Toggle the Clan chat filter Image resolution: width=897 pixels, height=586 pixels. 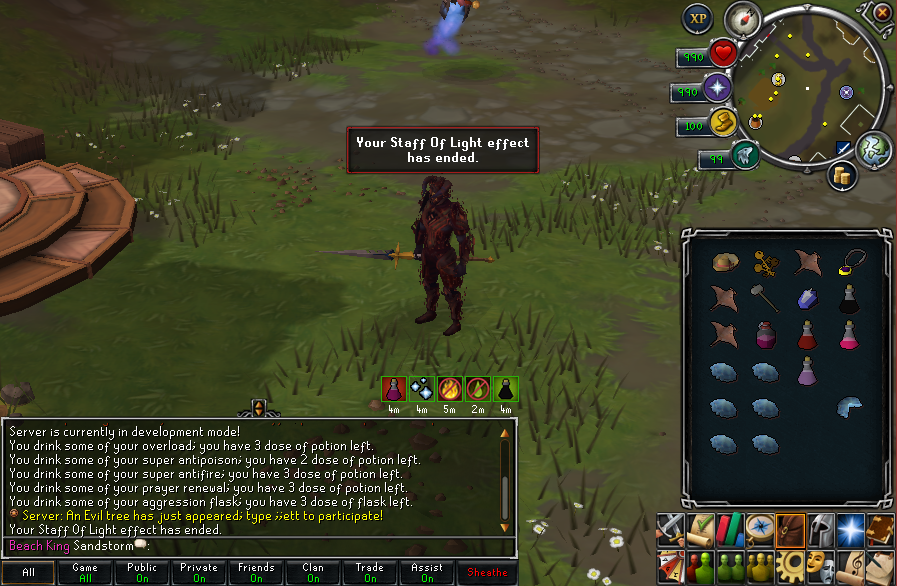(313, 572)
